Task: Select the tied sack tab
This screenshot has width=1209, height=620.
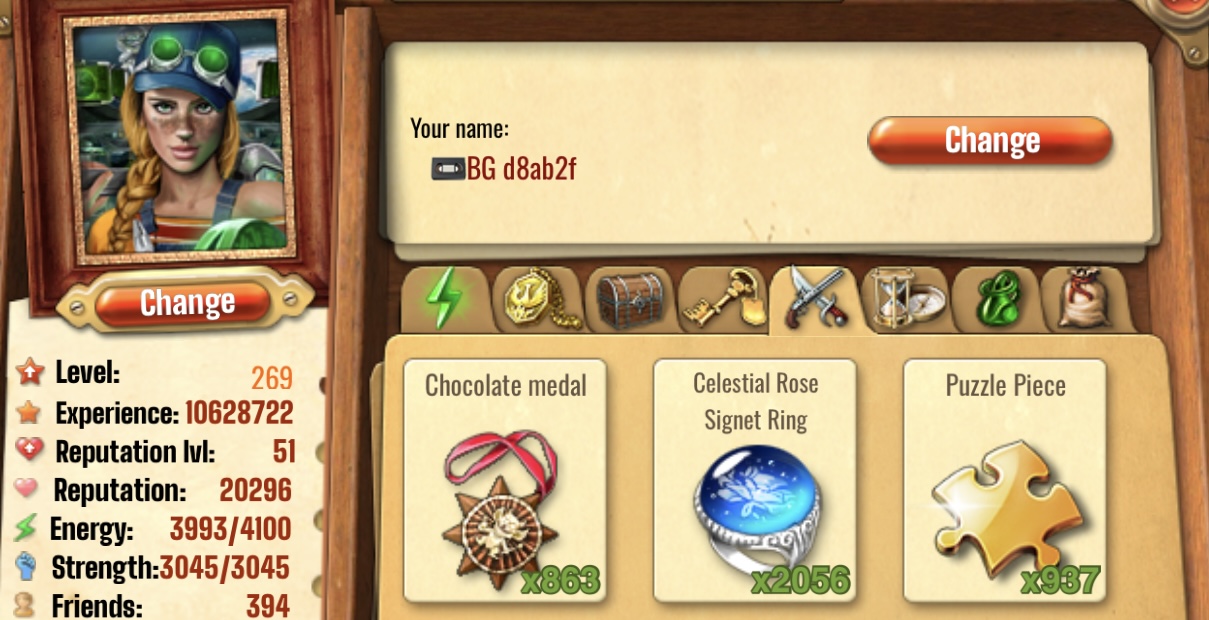Action: (1084, 299)
